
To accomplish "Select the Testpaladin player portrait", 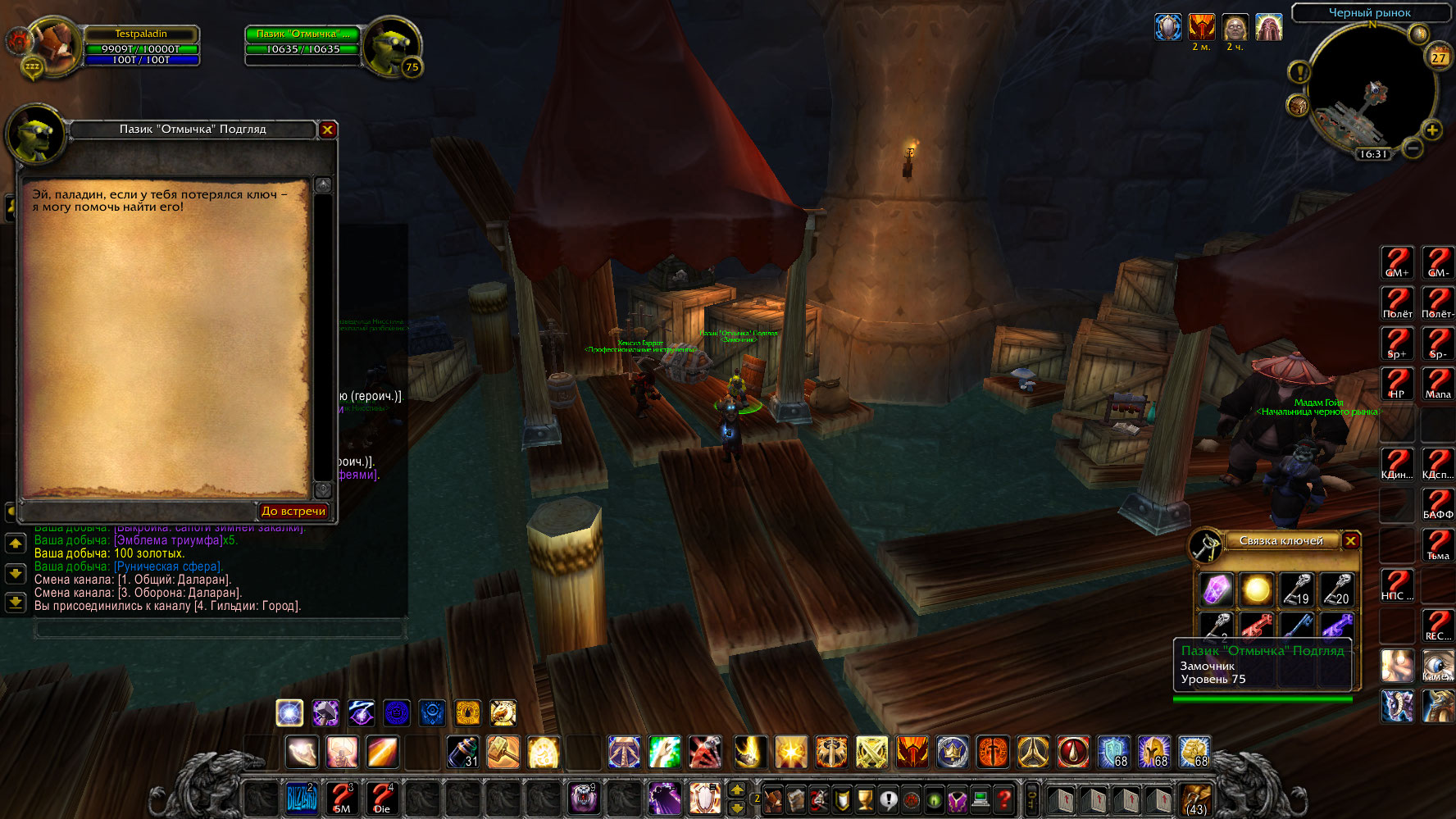I will [53, 47].
